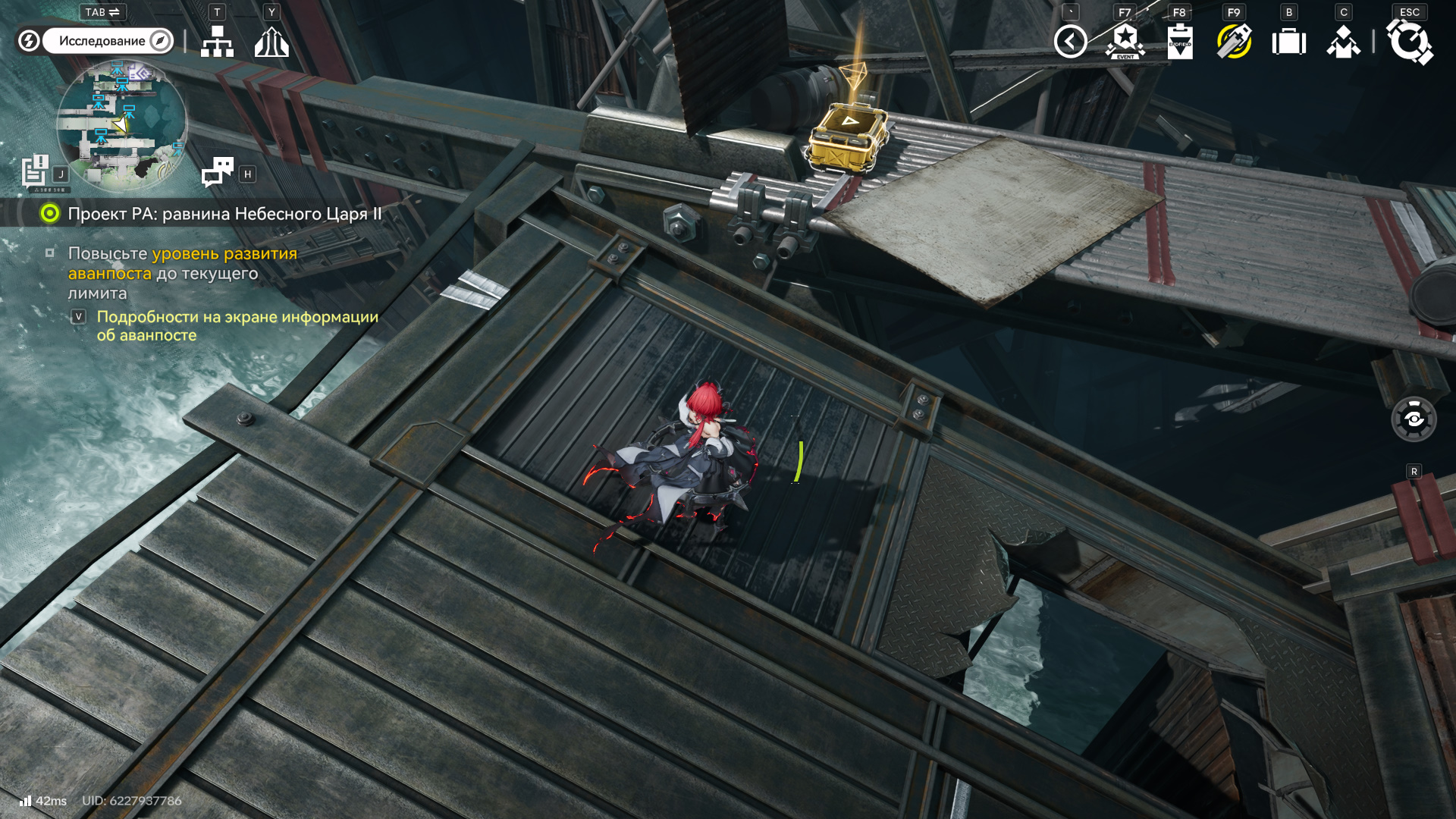This screenshot has height=819, width=1456.
Task: Open the yellow circled ticket icon
Action: [x=1234, y=42]
